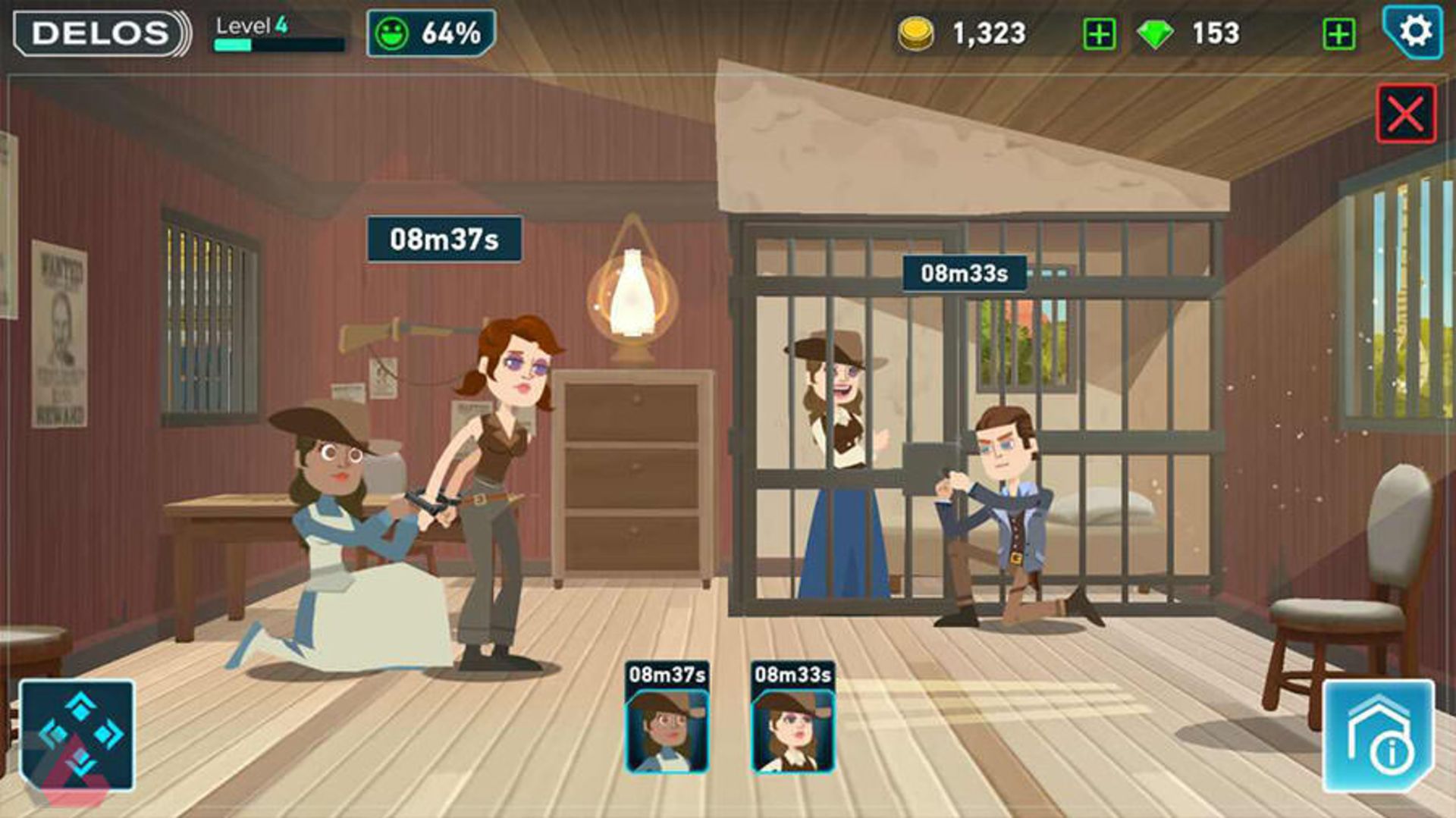Select the 08m37s host portrait

click(667, 729)
